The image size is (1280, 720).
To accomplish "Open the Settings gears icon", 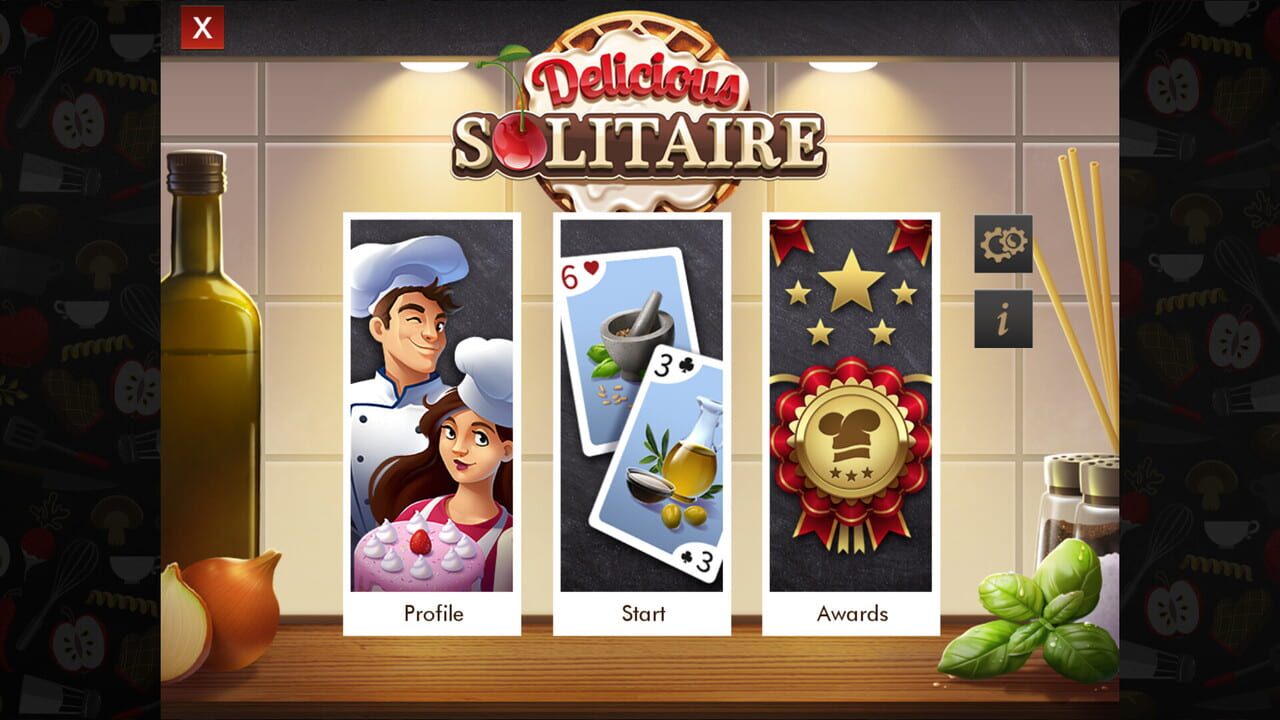I will tap(1001, 242).
